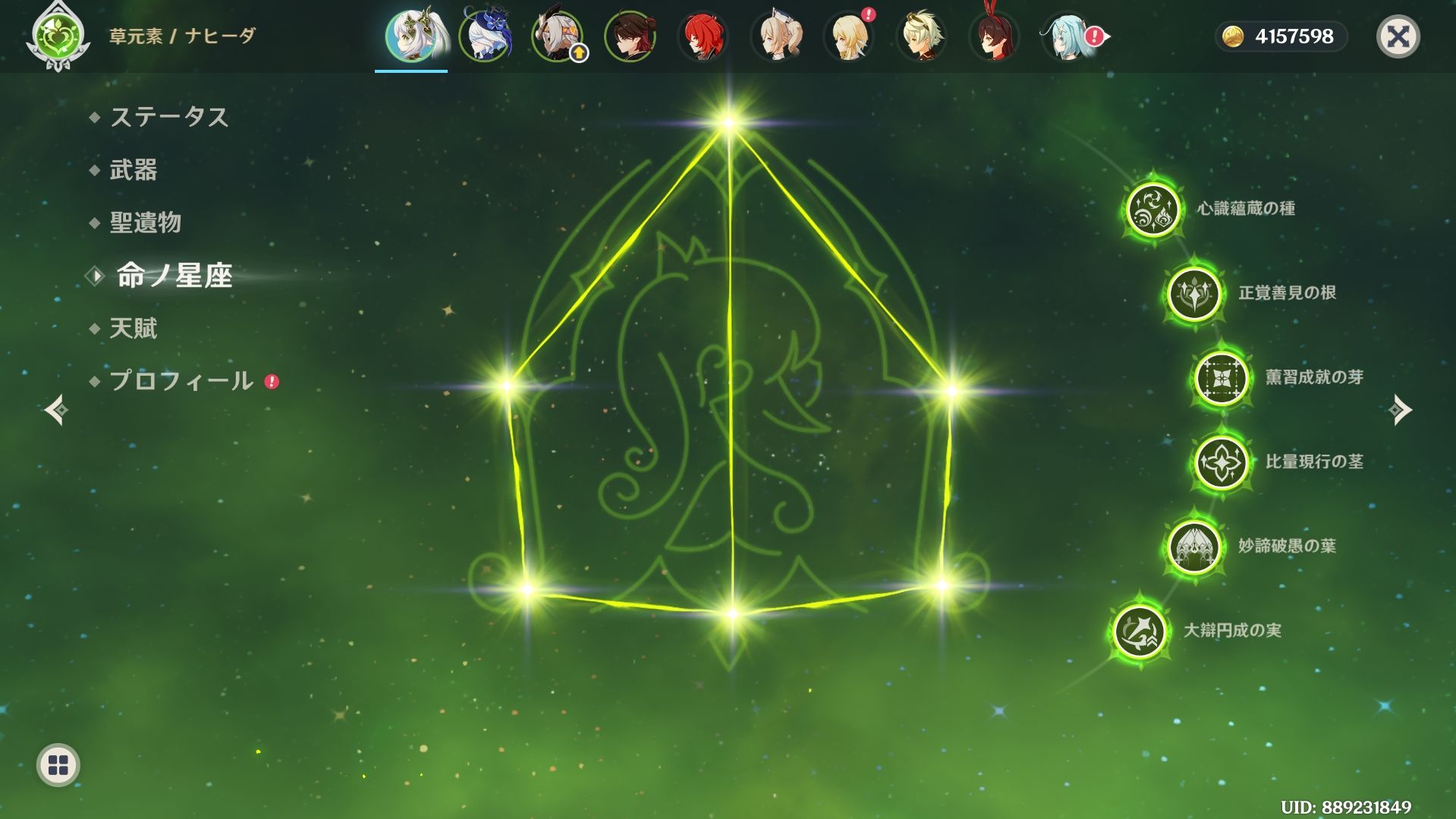Open the four-square grid menu button
1456x819 pixels.
(58, 765)
